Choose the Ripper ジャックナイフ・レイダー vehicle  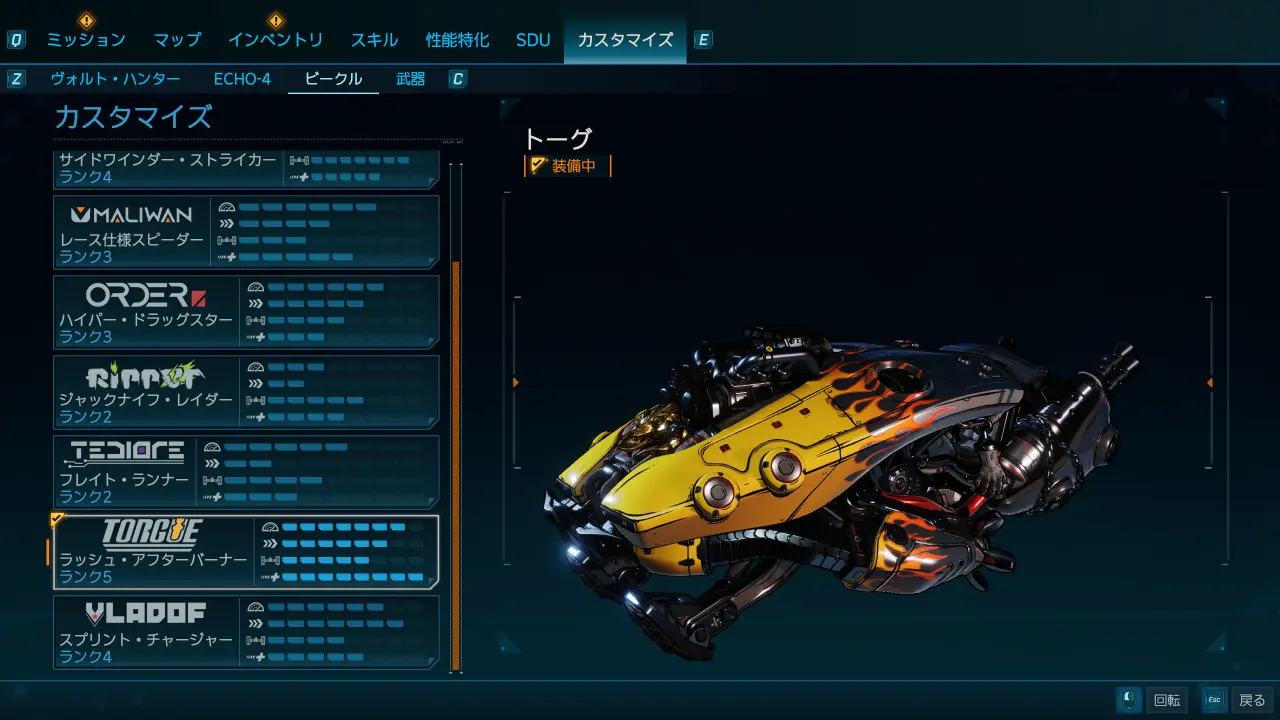coord(246,392)
